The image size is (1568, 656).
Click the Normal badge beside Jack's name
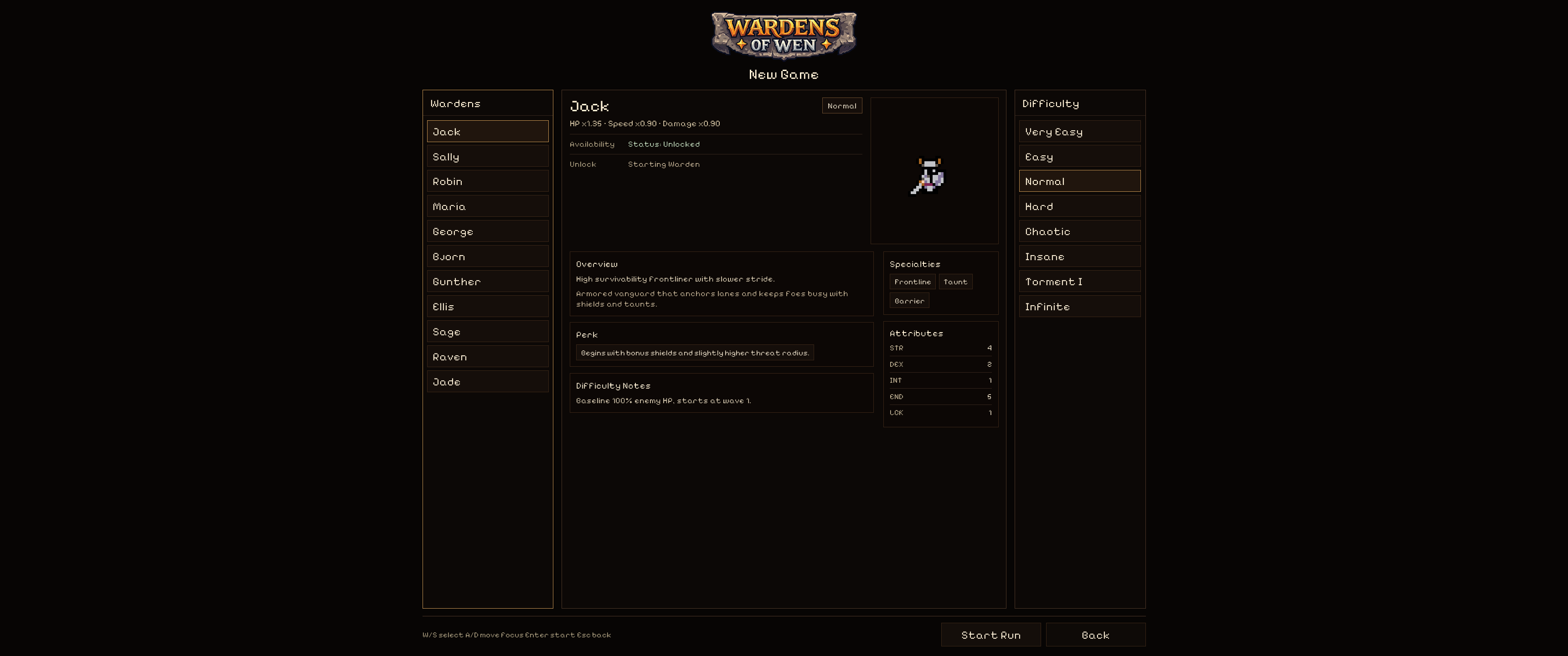tap(842, 105)
